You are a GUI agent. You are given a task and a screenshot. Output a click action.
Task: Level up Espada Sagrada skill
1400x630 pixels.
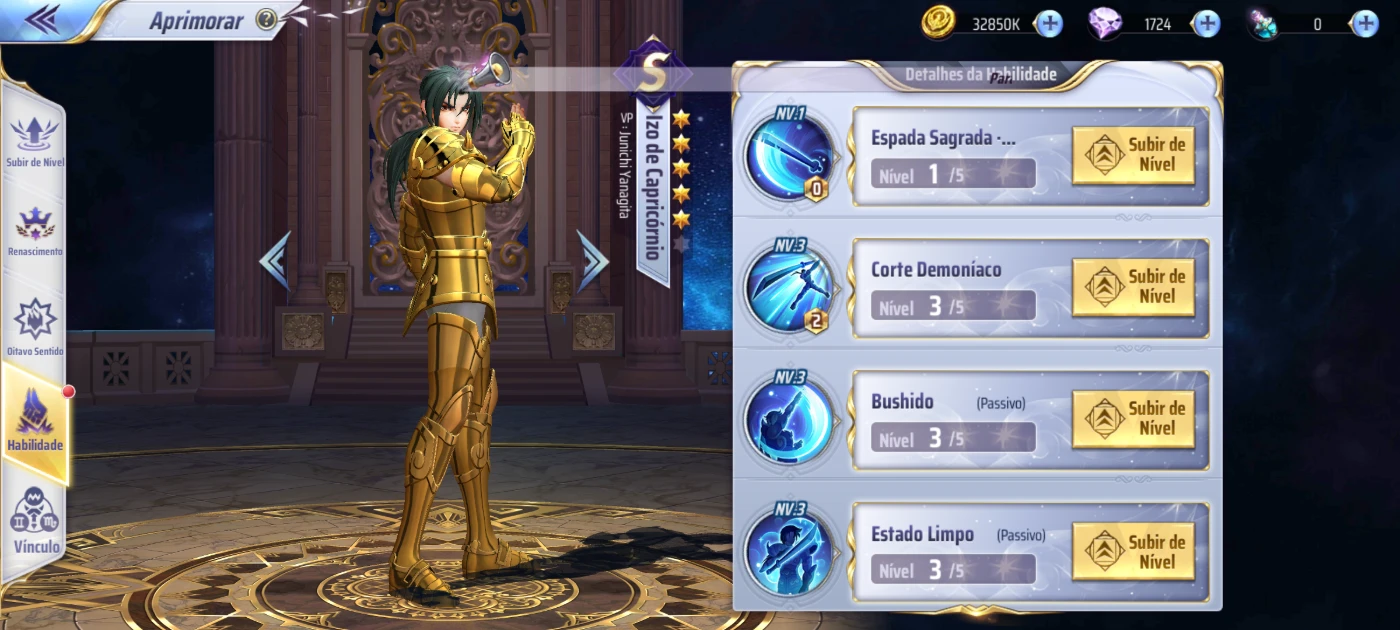(1133, 155)
